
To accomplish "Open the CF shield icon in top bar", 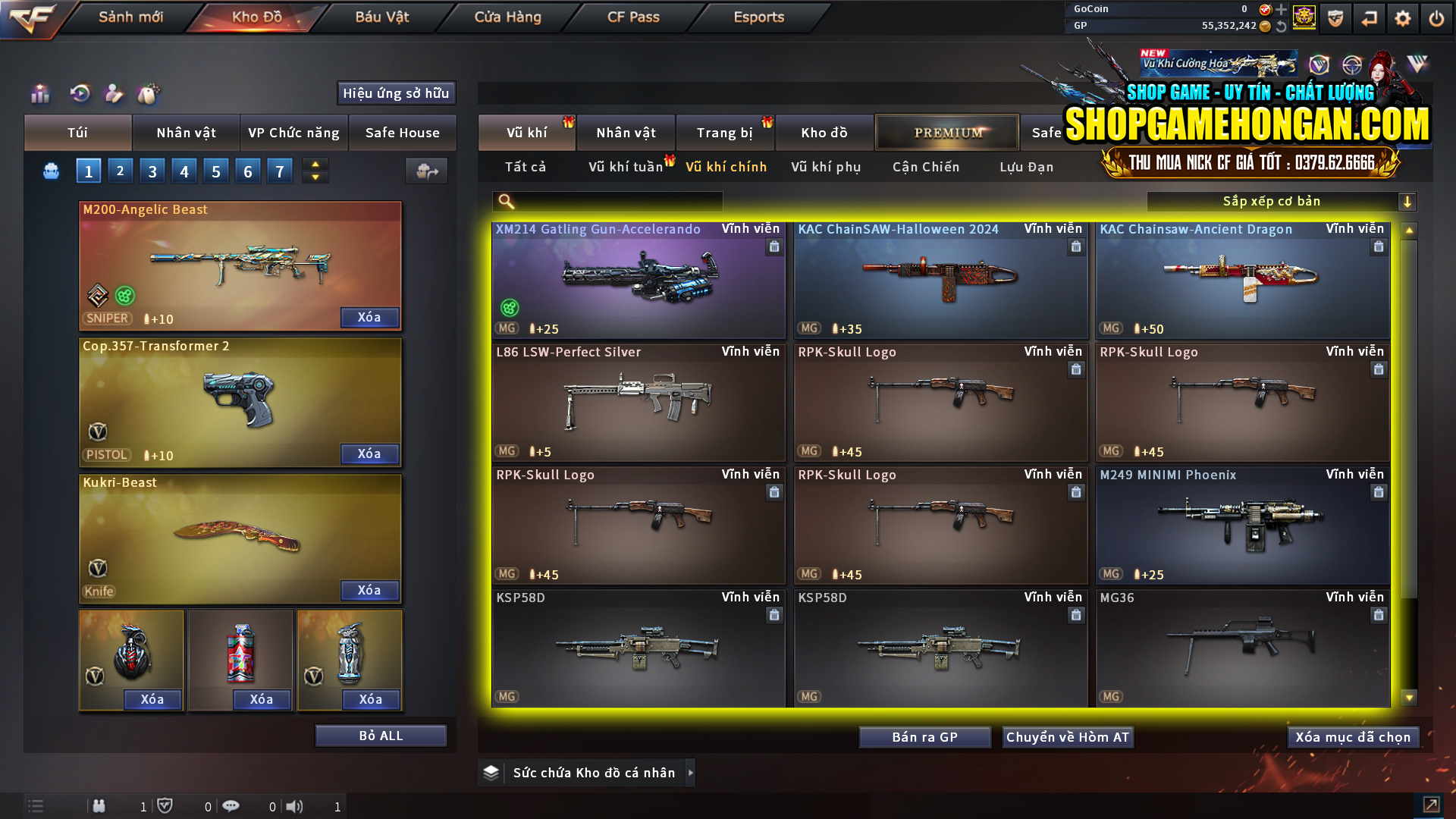I will tap(1335, 17).
